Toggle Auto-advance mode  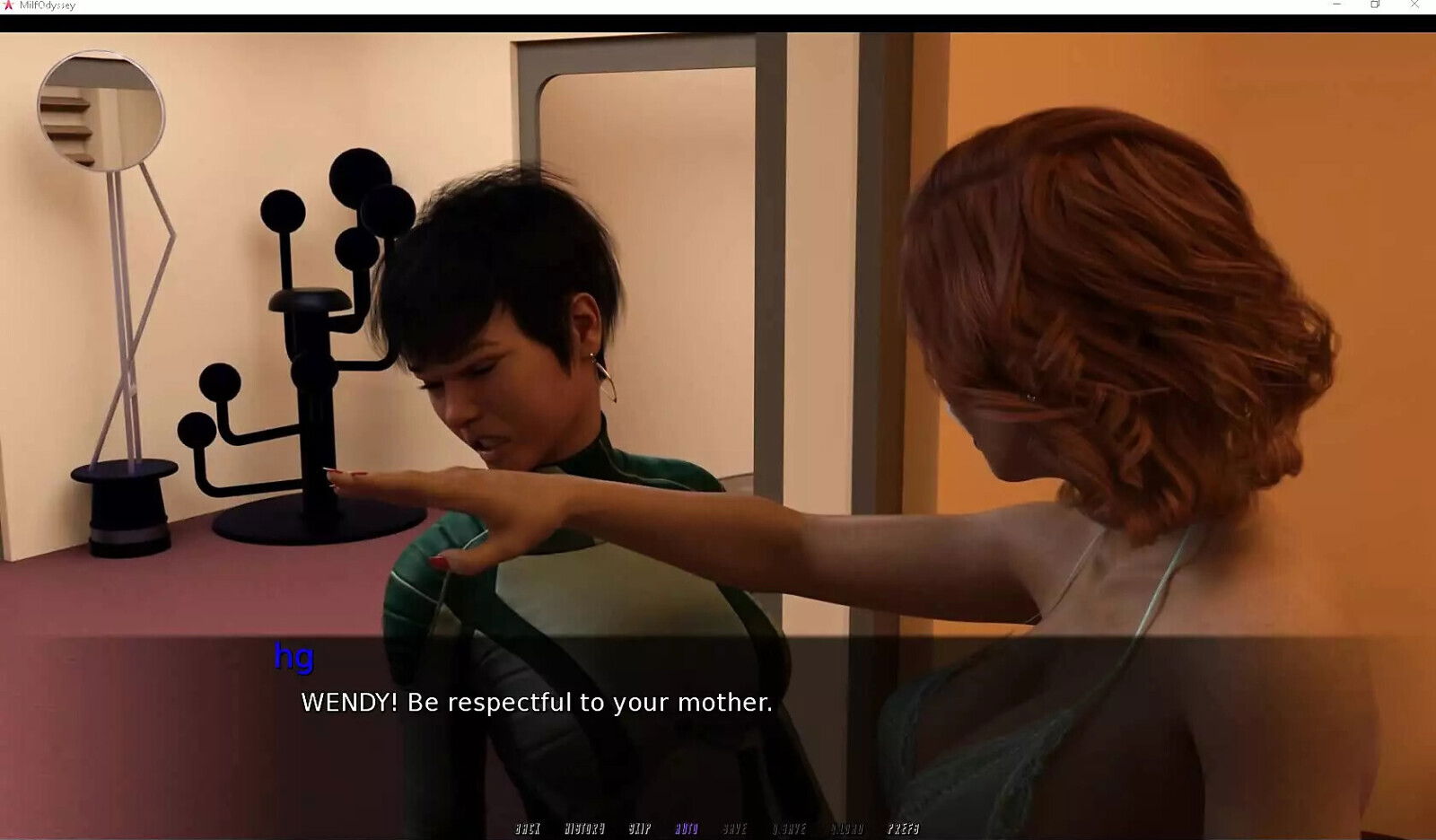tap(687, 828)
